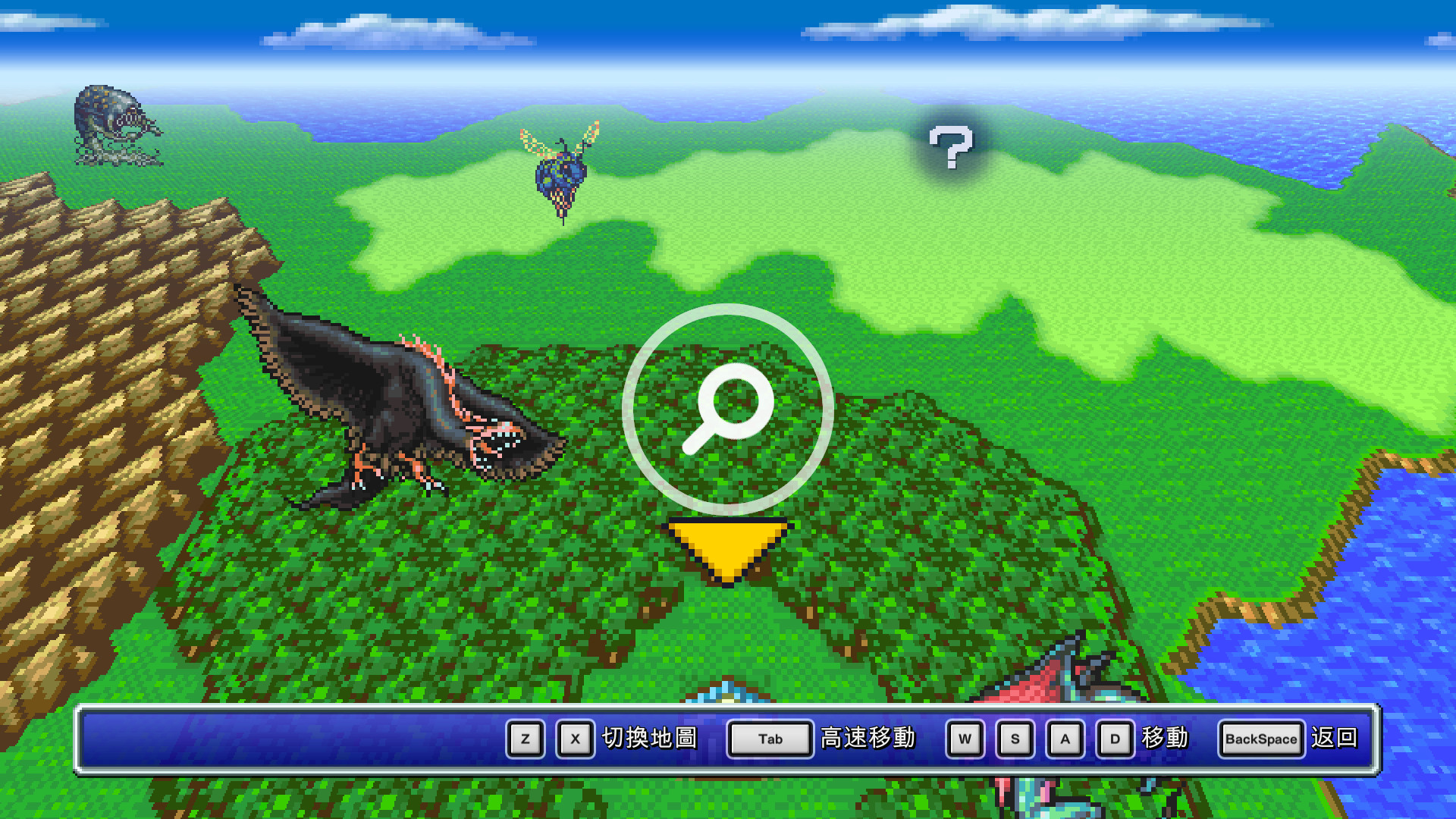Click the flying insect enemy sprite

[x=562, y=173]
